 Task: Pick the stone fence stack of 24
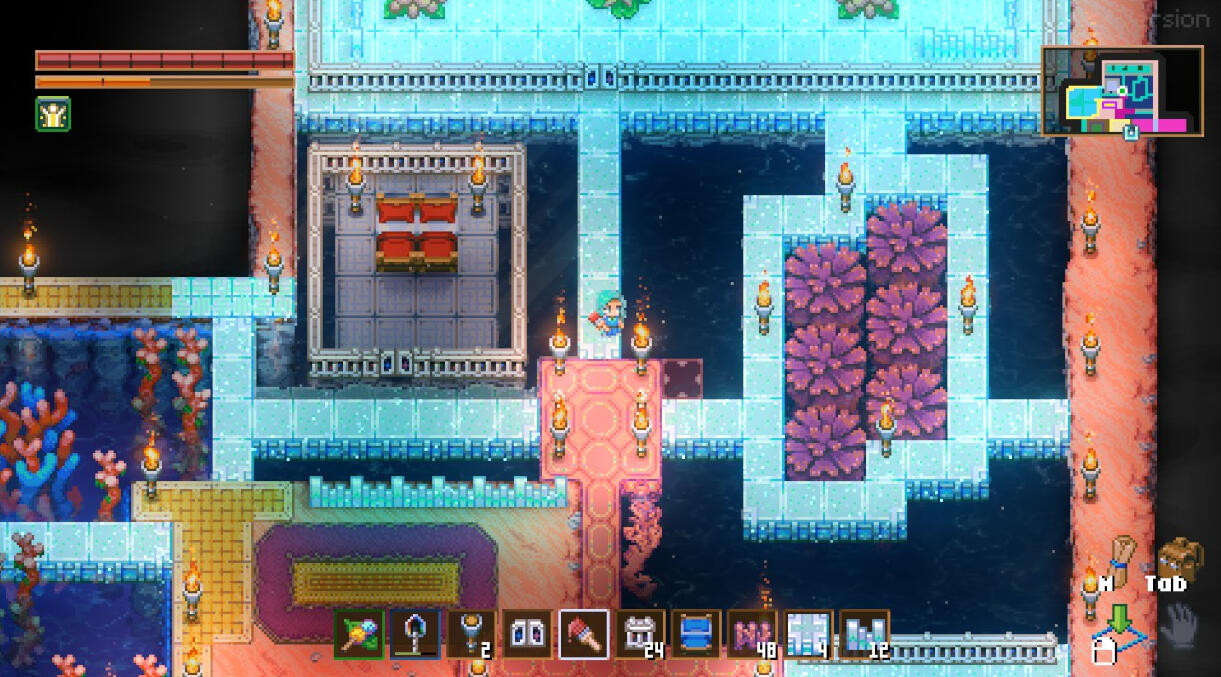point(640,634)
